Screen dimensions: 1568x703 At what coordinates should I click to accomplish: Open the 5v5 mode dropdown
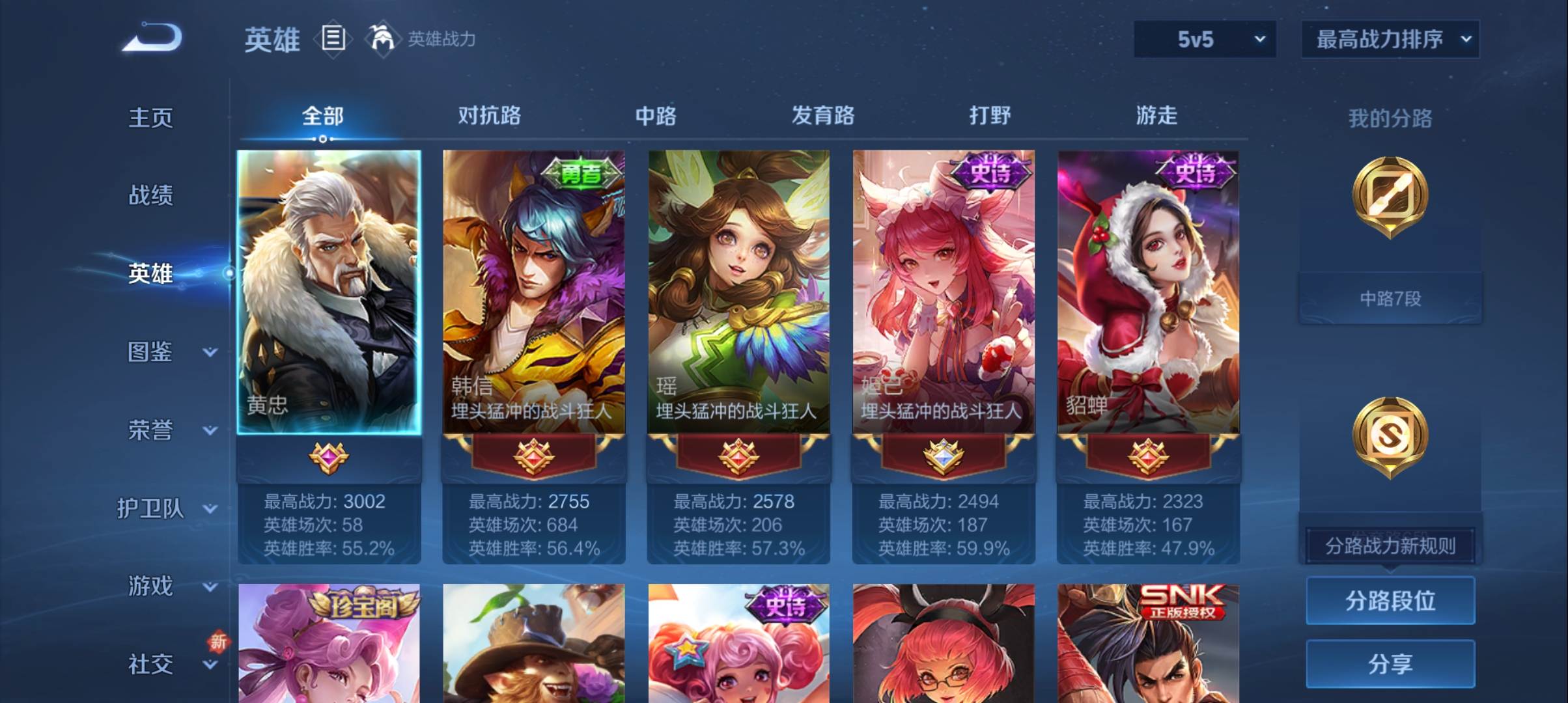[x=1204, y=38]
